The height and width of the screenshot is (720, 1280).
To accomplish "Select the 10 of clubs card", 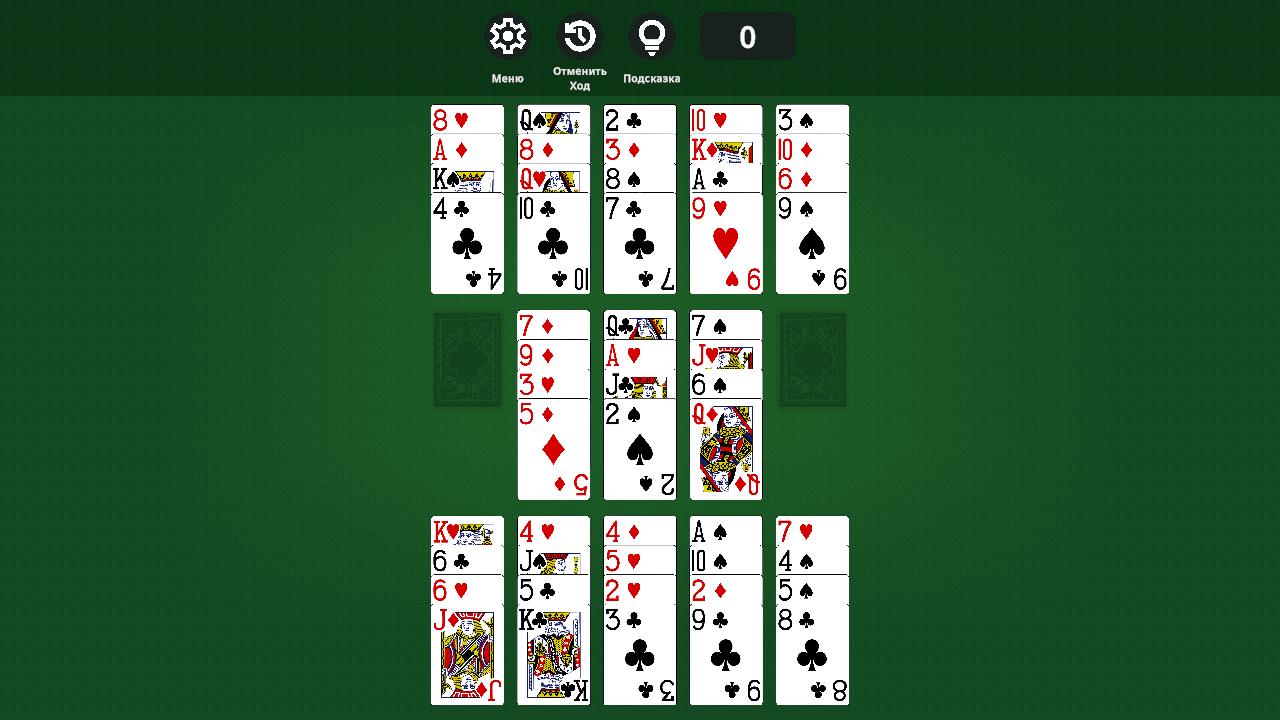I will pos(553,245).
